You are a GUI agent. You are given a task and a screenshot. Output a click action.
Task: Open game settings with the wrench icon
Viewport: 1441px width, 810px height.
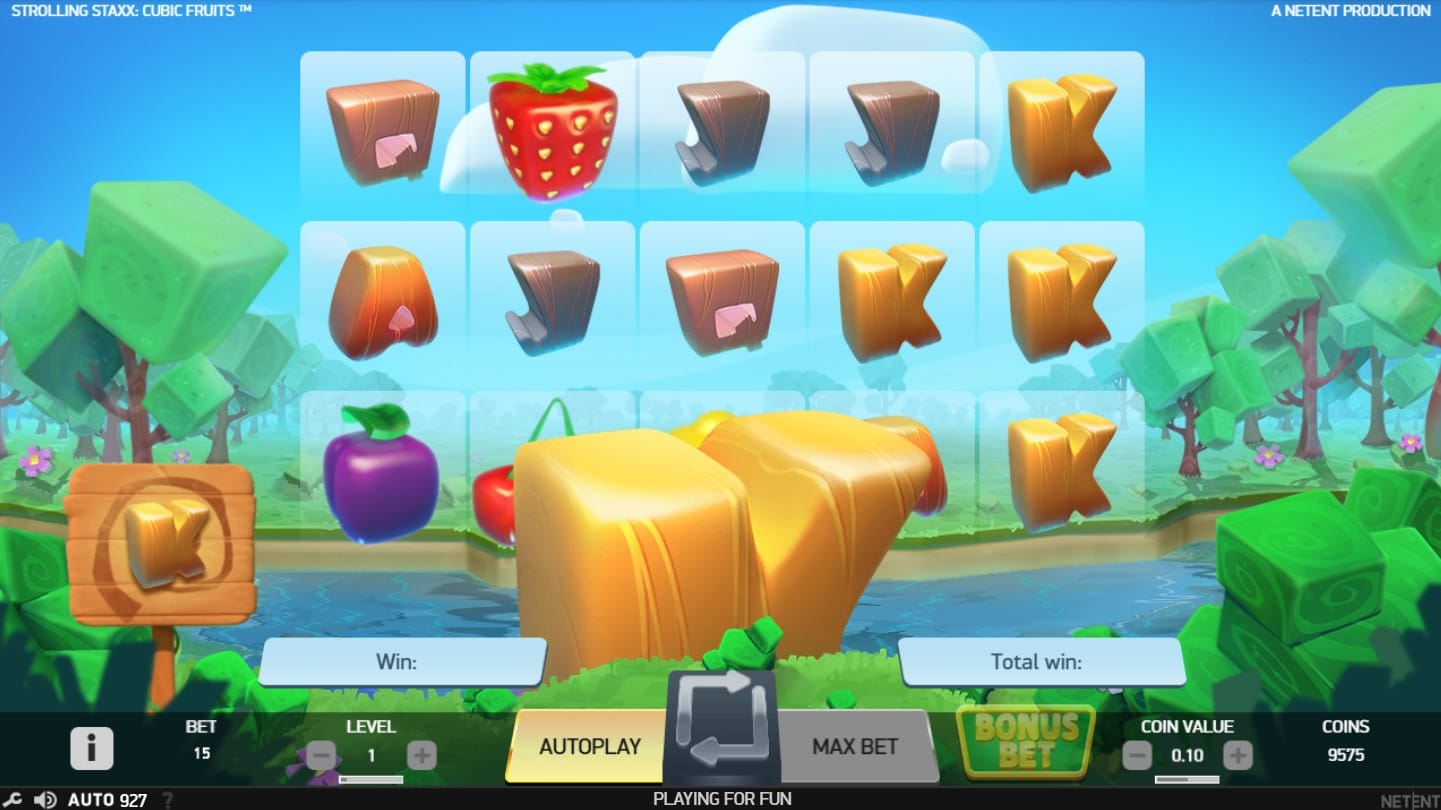tap(14, 800)
